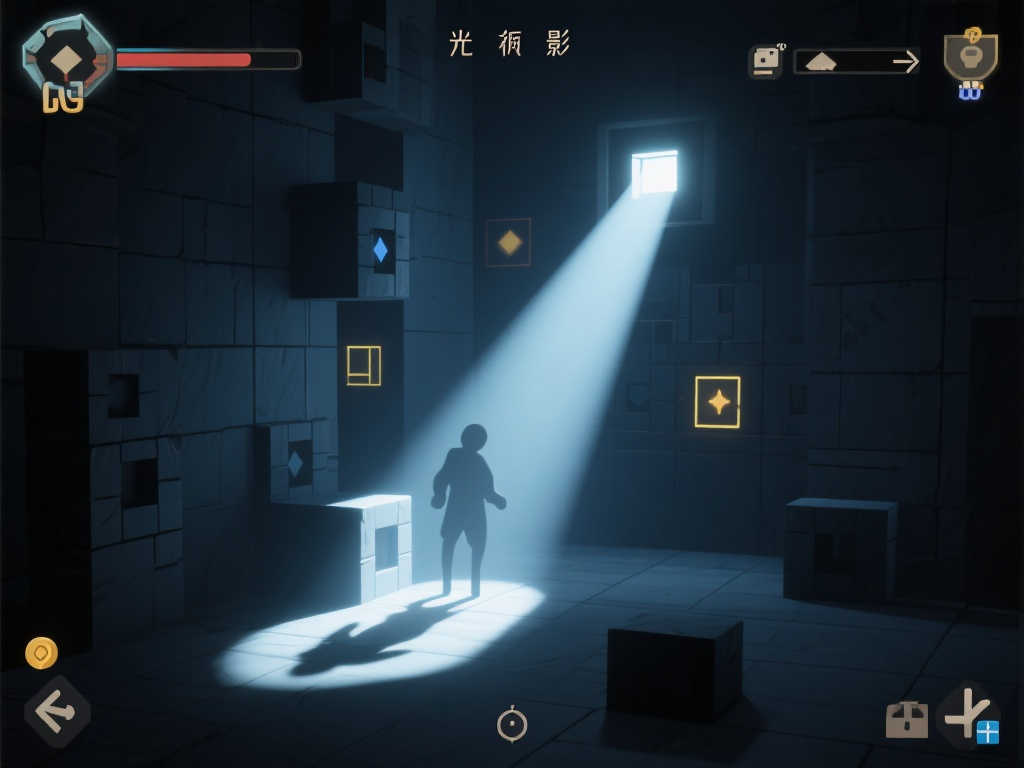This screenshot has height=768, width=1024.
Task: Click the back arrow button
Action: [x=57, y=711]
